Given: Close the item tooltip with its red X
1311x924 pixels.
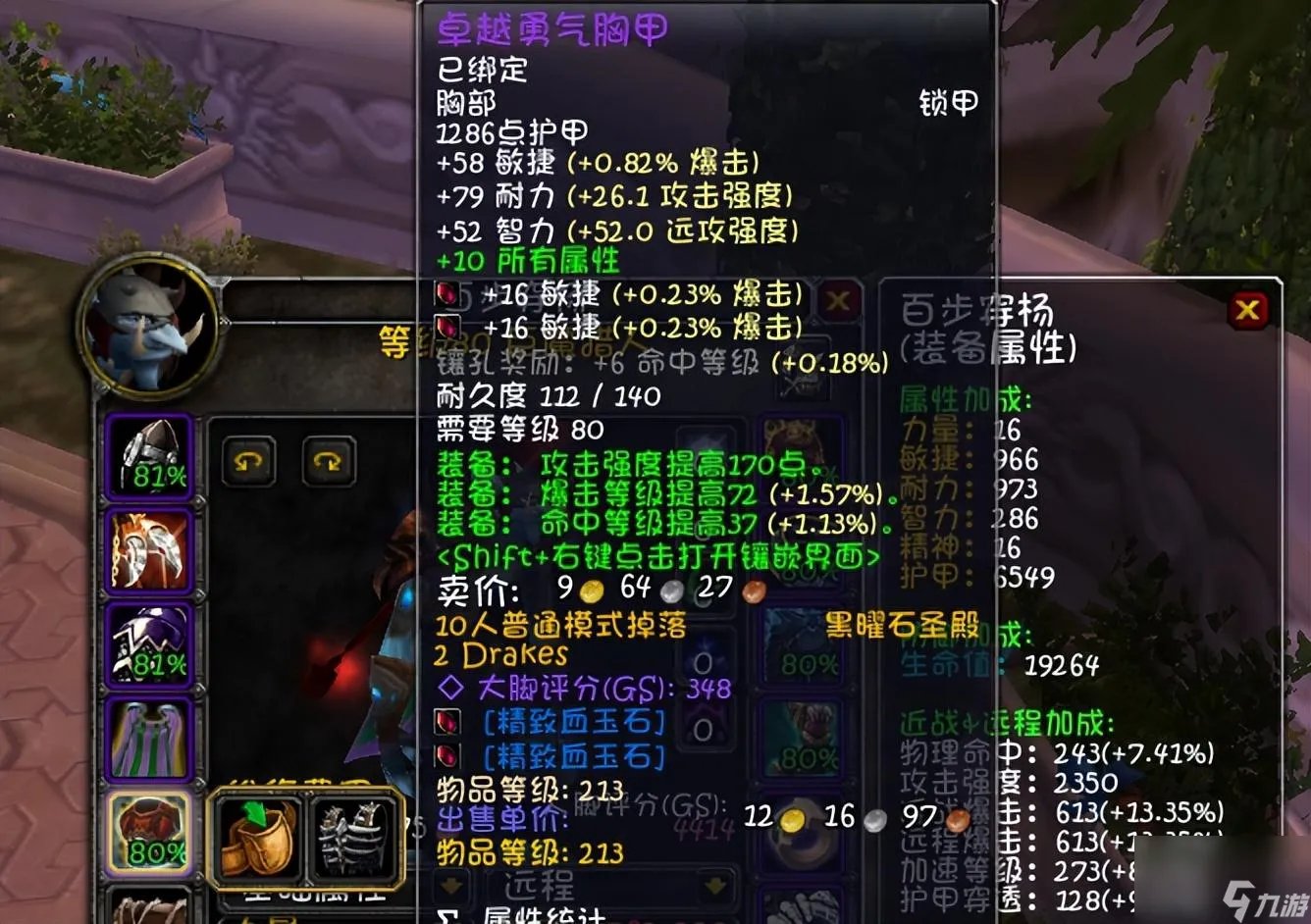Looking at the screenshot, I should 839,301.
